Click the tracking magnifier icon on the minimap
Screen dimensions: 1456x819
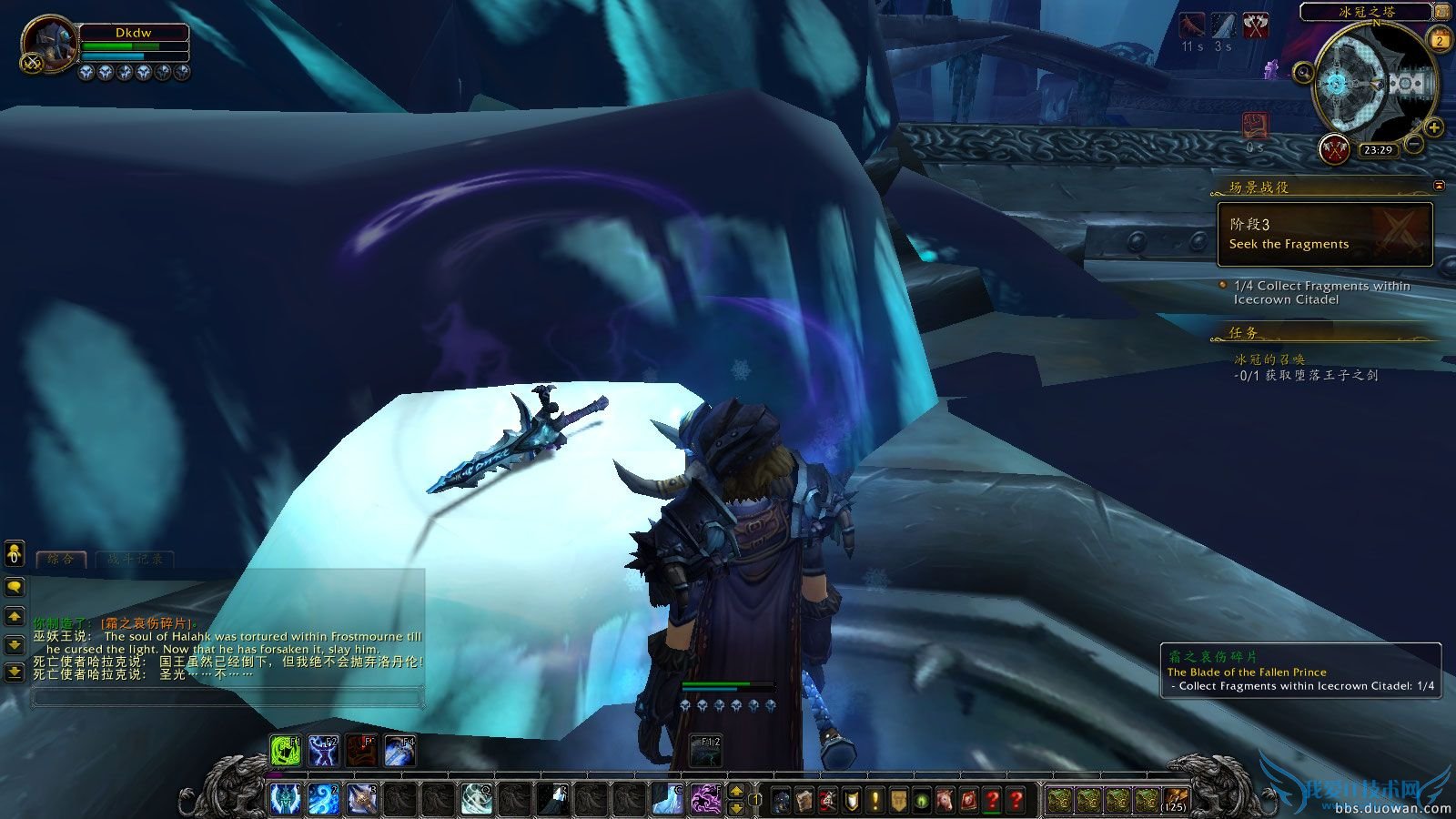coord(1305,72)
